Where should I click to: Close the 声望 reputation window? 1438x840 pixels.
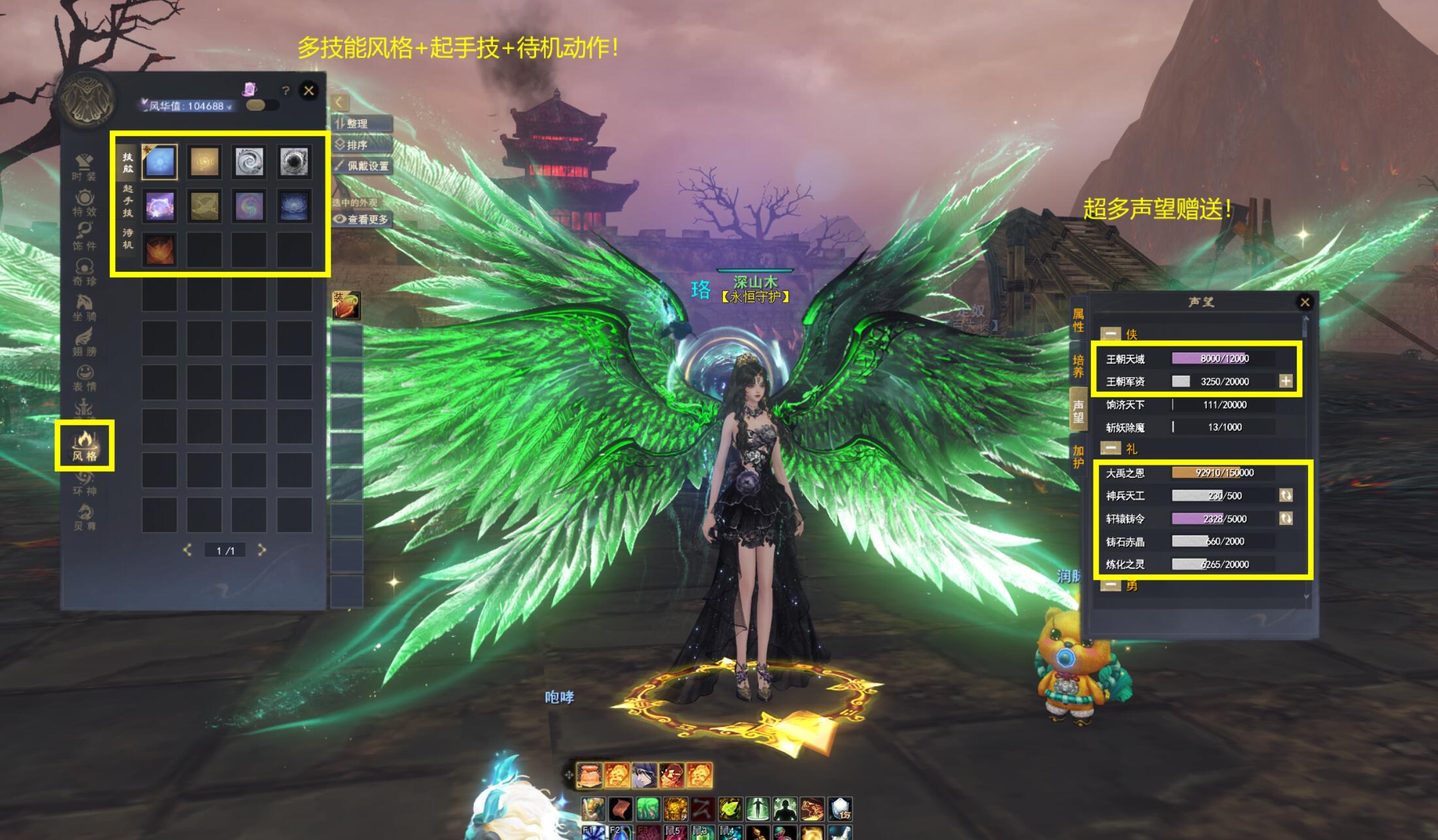point(1305,302)
